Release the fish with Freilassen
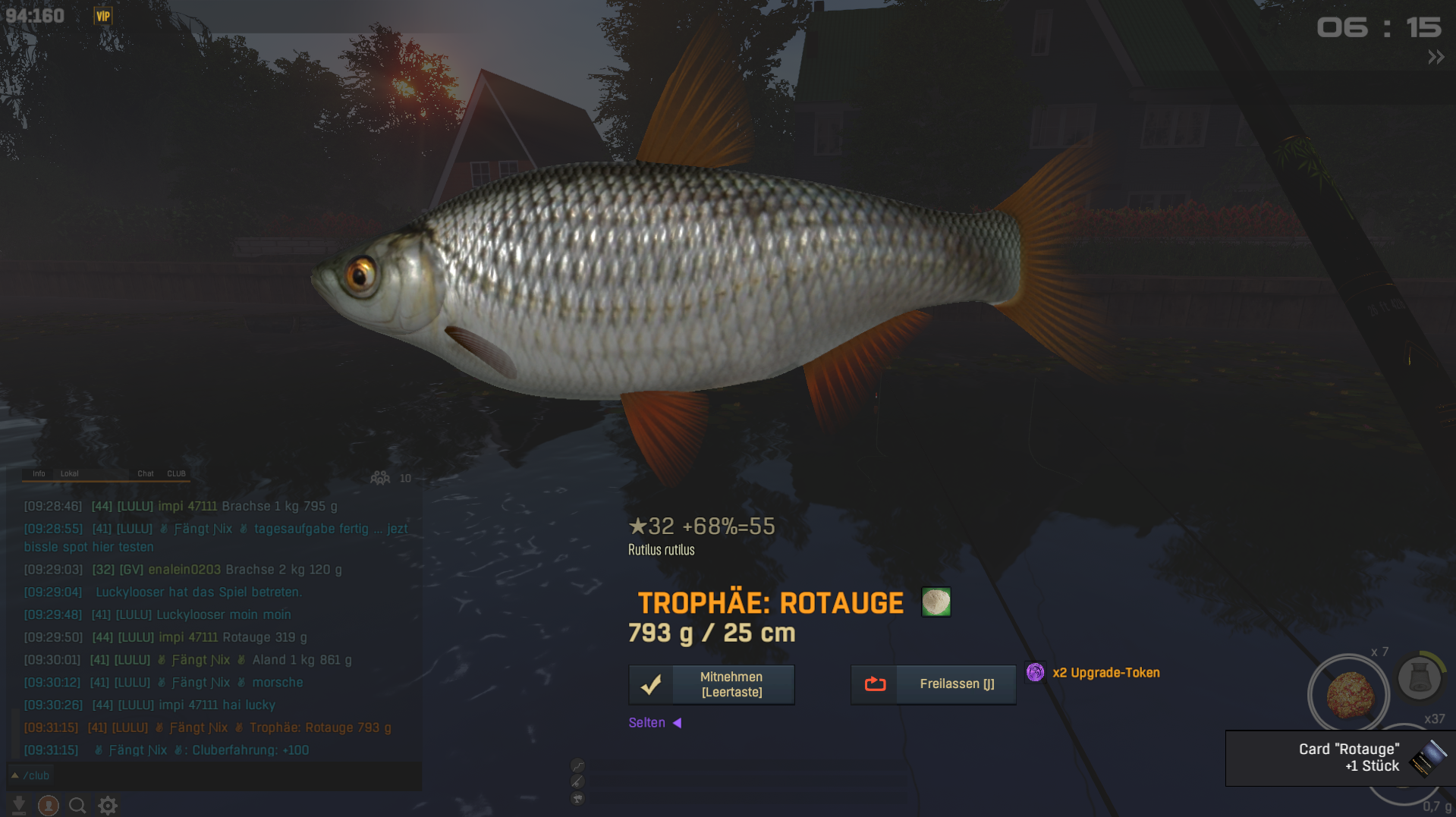This screenshot has width=1456, height=817. tap(933, 684)
